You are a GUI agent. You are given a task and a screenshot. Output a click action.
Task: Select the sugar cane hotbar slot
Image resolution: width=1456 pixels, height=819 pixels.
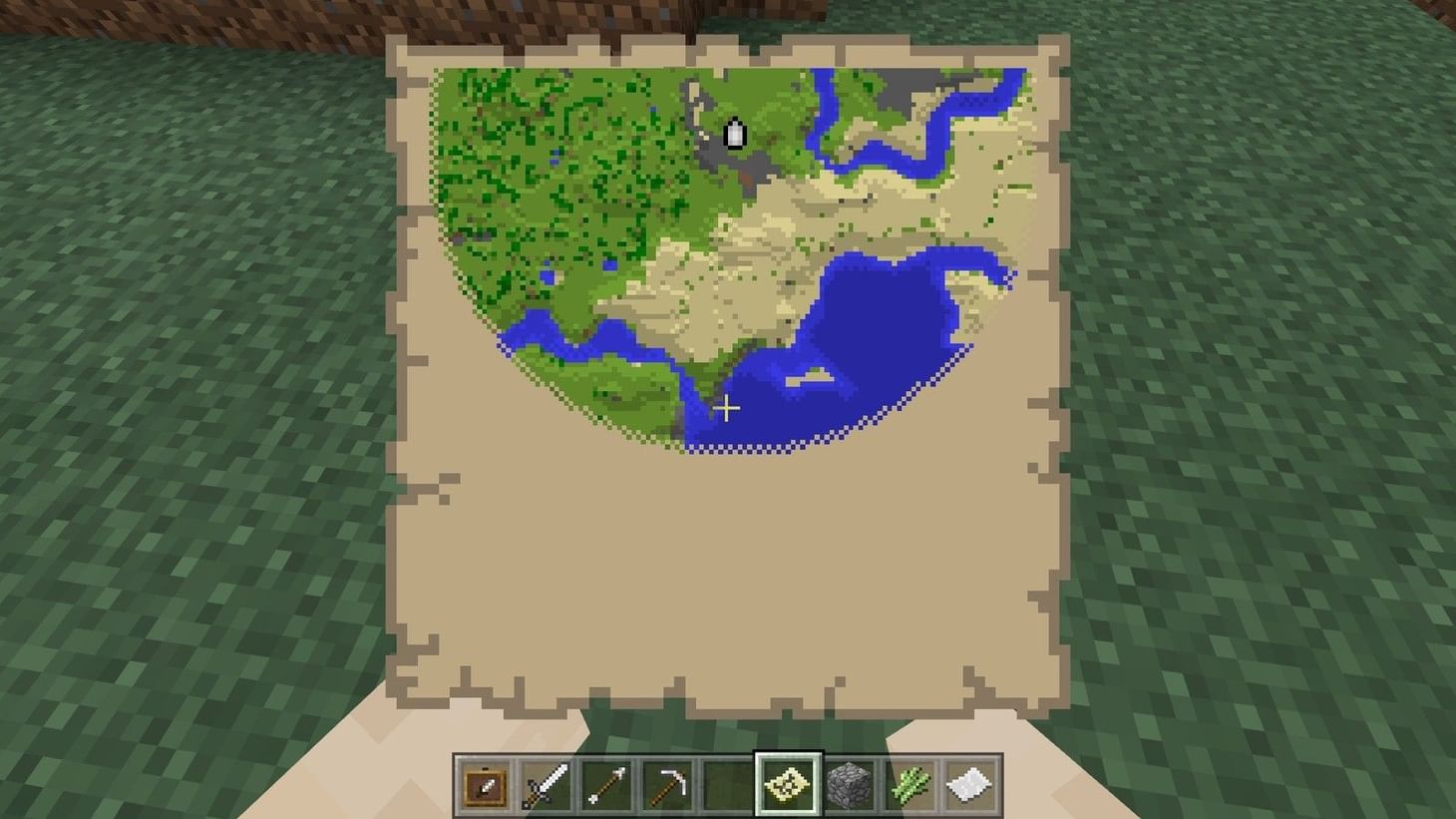pyautogui.click(x=909, y=784)
